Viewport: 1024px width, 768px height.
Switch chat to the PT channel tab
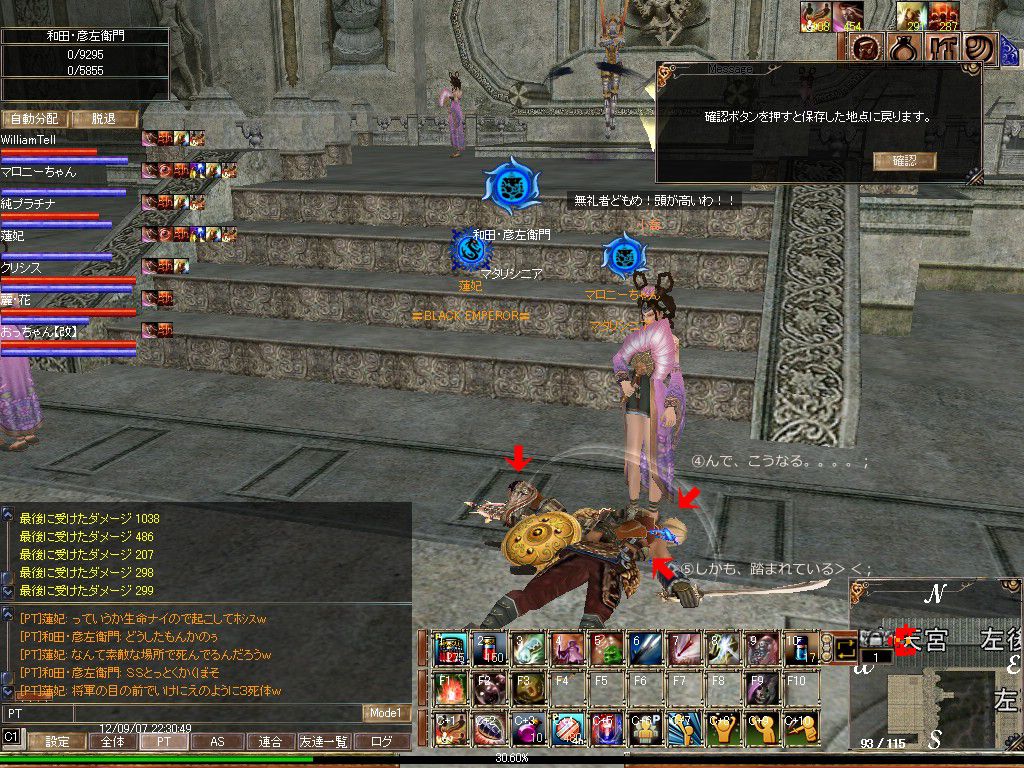coord(163,742)
